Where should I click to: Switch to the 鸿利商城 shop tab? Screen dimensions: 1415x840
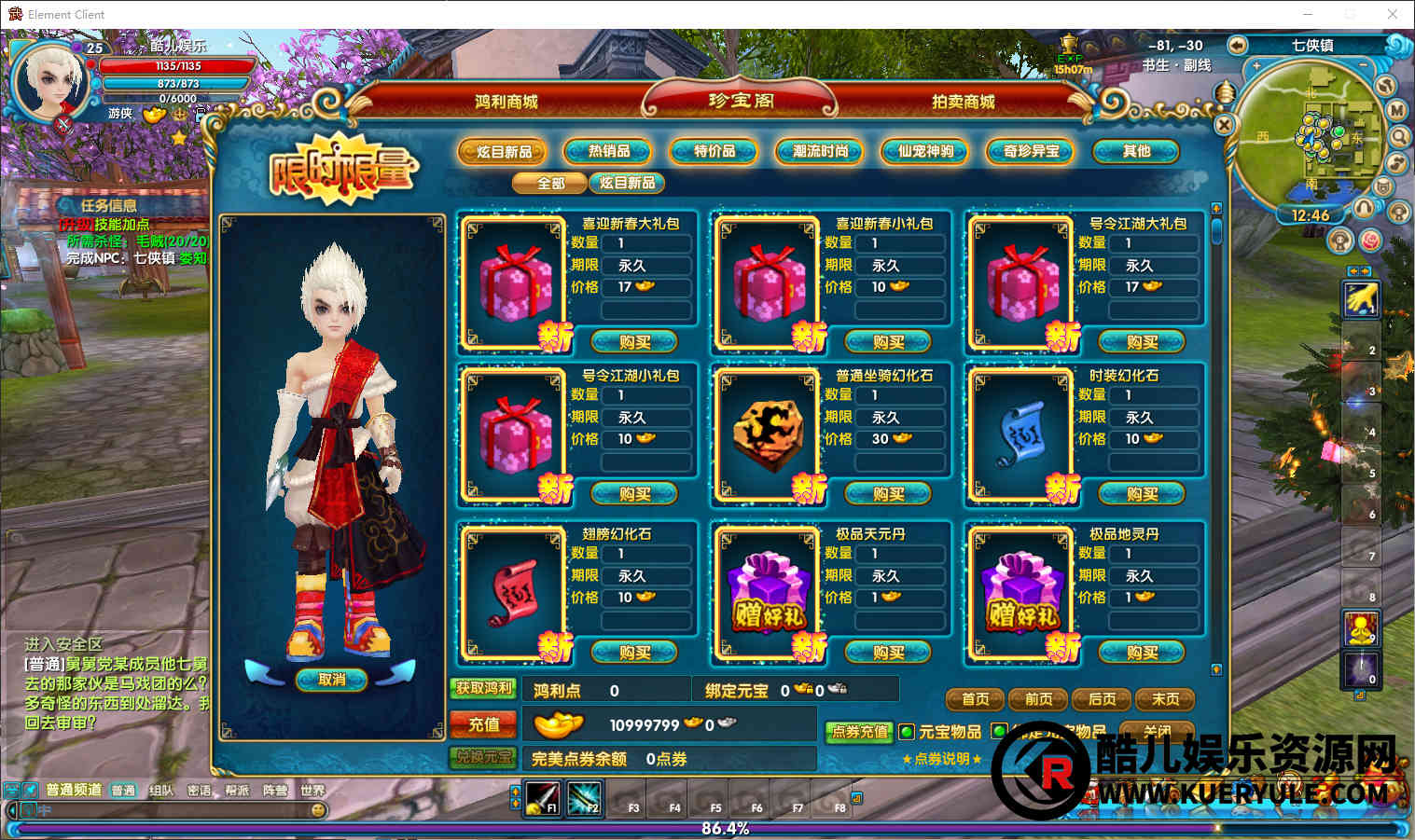[x=506, y=102]
